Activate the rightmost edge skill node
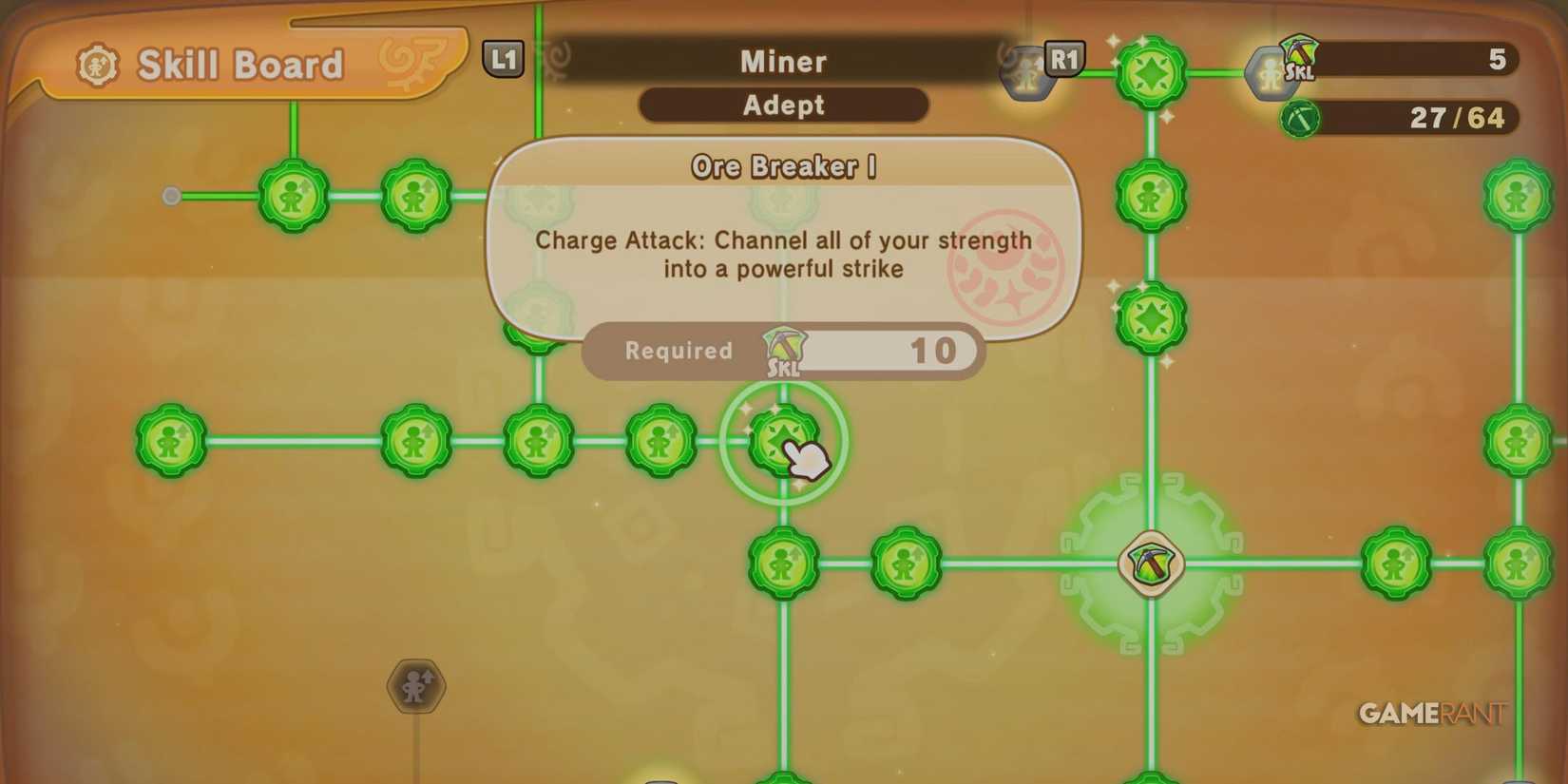Screen dimensions: 1568x784 pos(1517,439)
